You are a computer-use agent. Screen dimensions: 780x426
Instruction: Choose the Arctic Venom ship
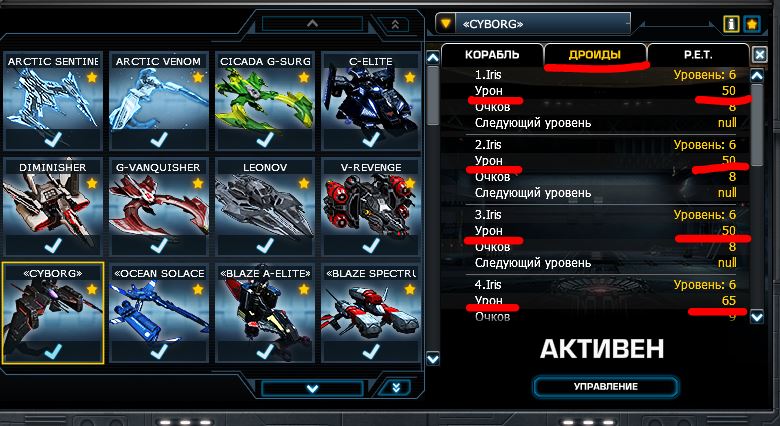(158, 105)
